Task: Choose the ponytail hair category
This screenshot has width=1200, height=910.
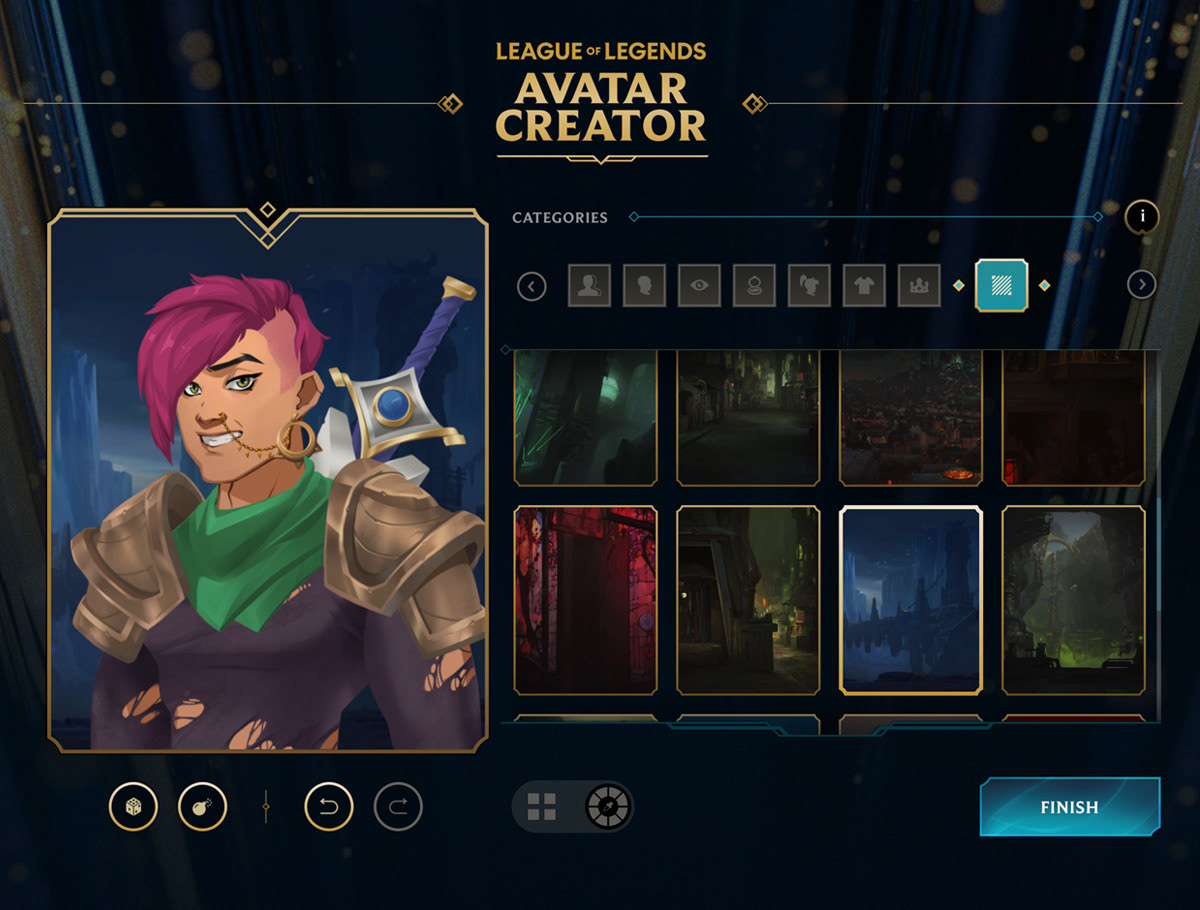Action: 809,286
